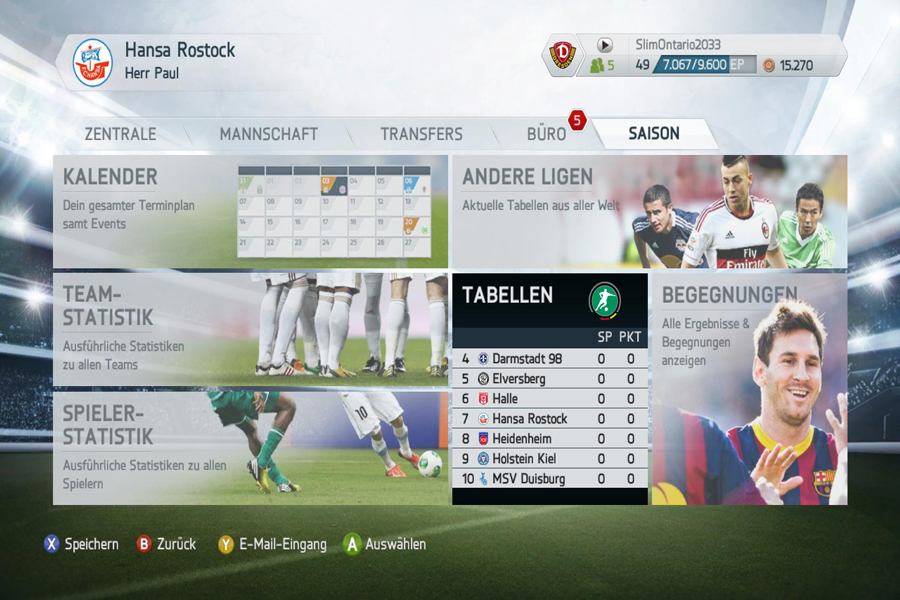Open the Tabellen league table tile

click(549, 297)
